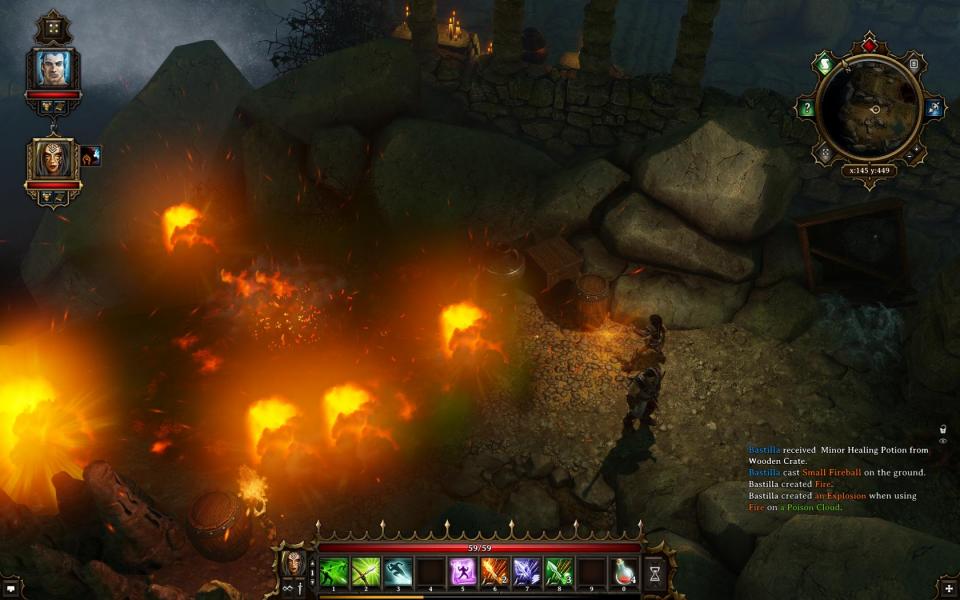
Task: Use the green bow shot skill in slot 2
Action: click(365, 571)
